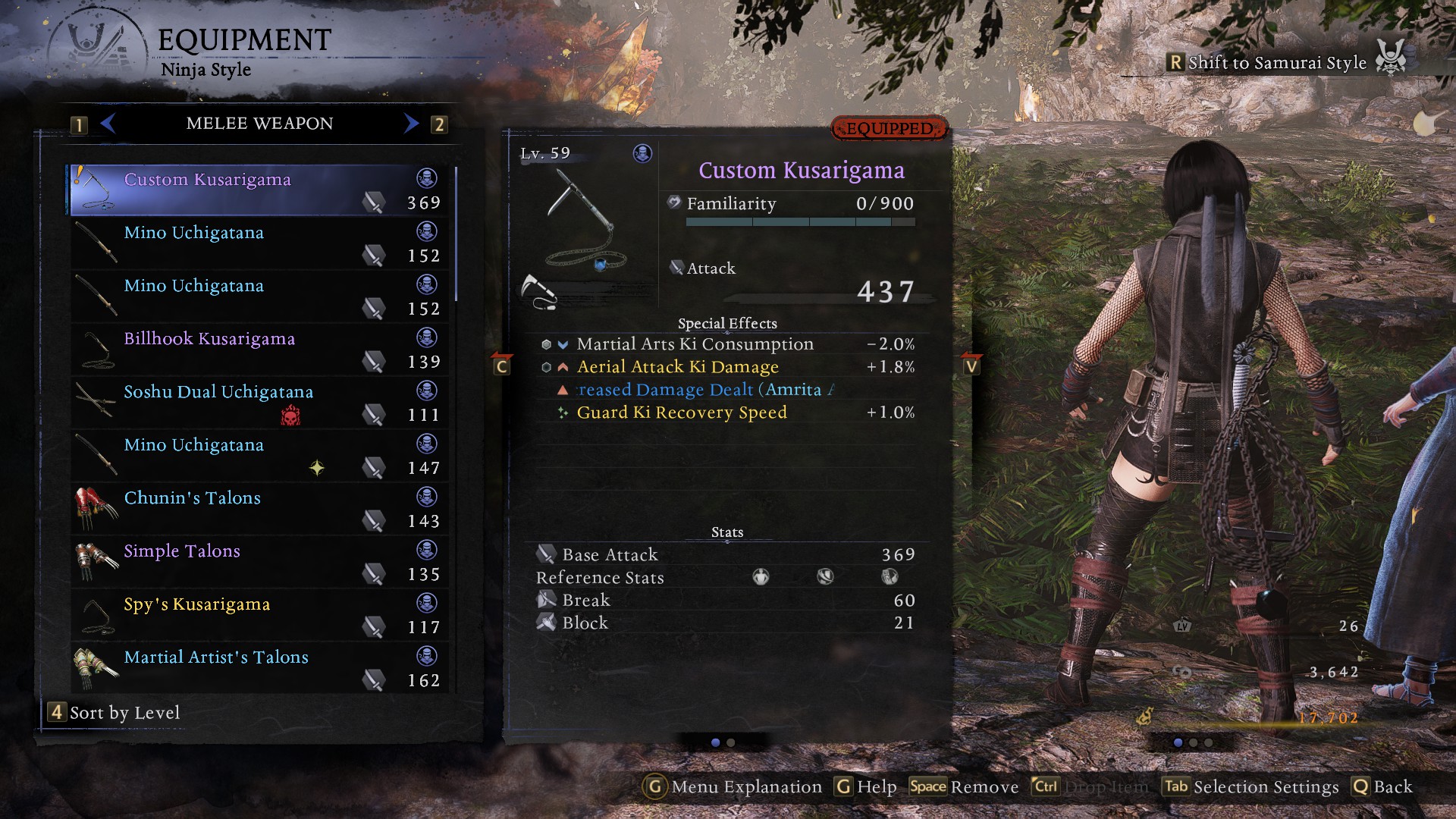Go to previous equipment category with left arrow
The width and height of the screenshot is (1456, 819).
[x=108, y=124]
